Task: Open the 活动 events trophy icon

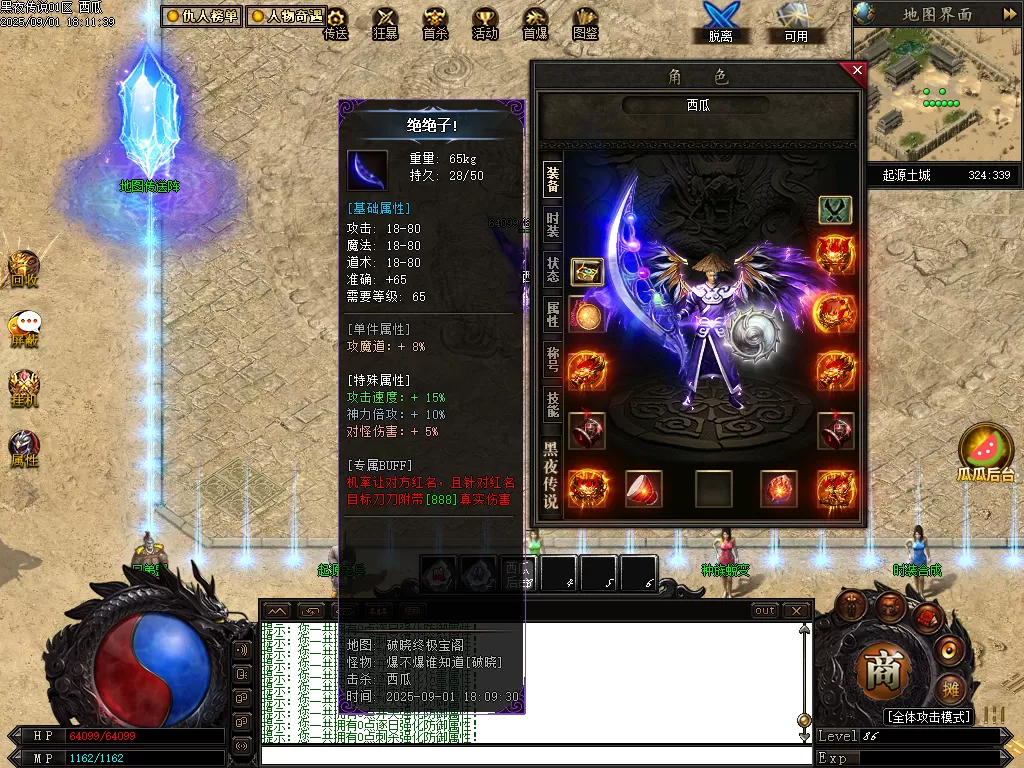Action: (485, 22)
